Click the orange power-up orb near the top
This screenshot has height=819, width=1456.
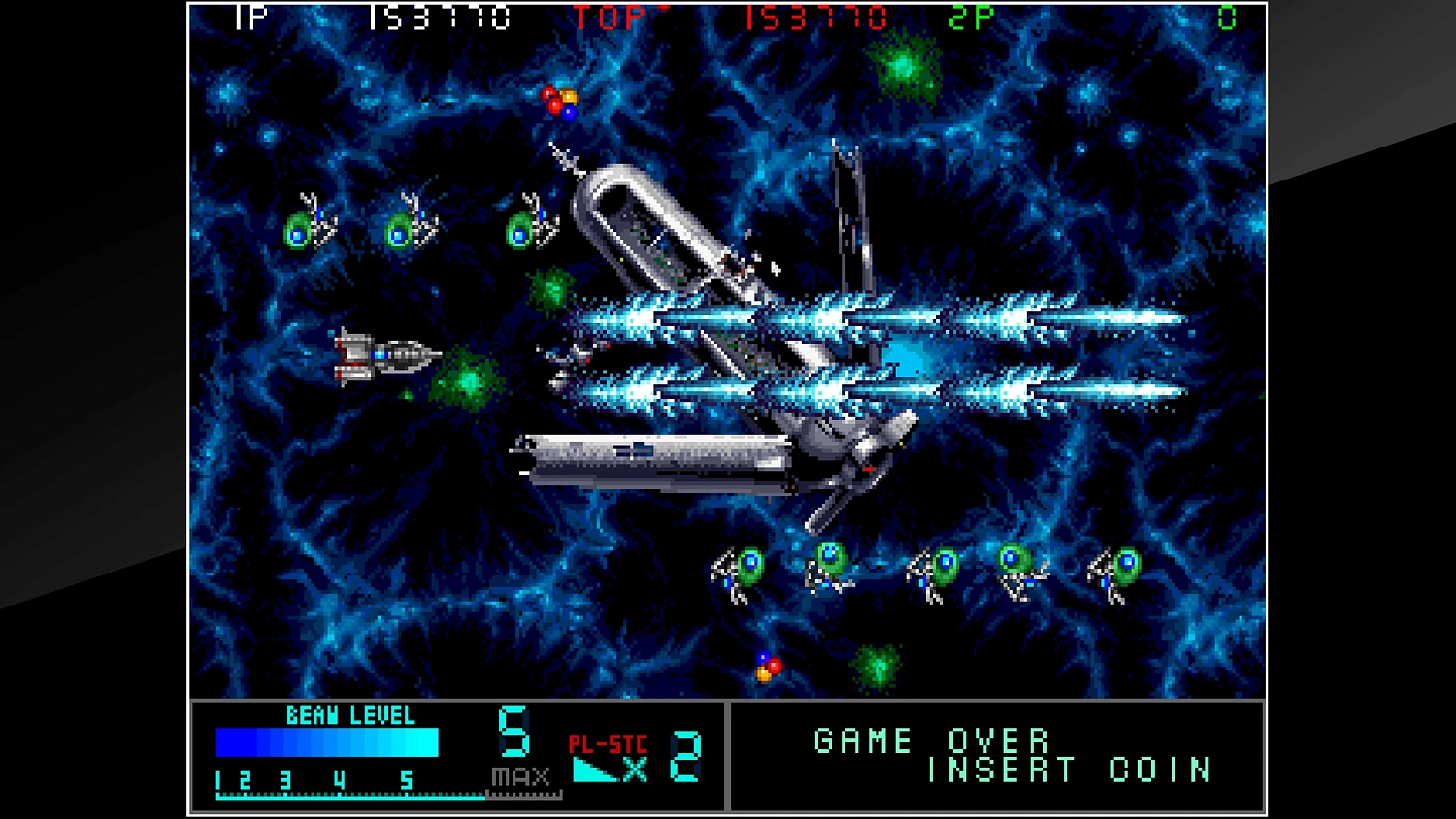(x=567, y=97)
